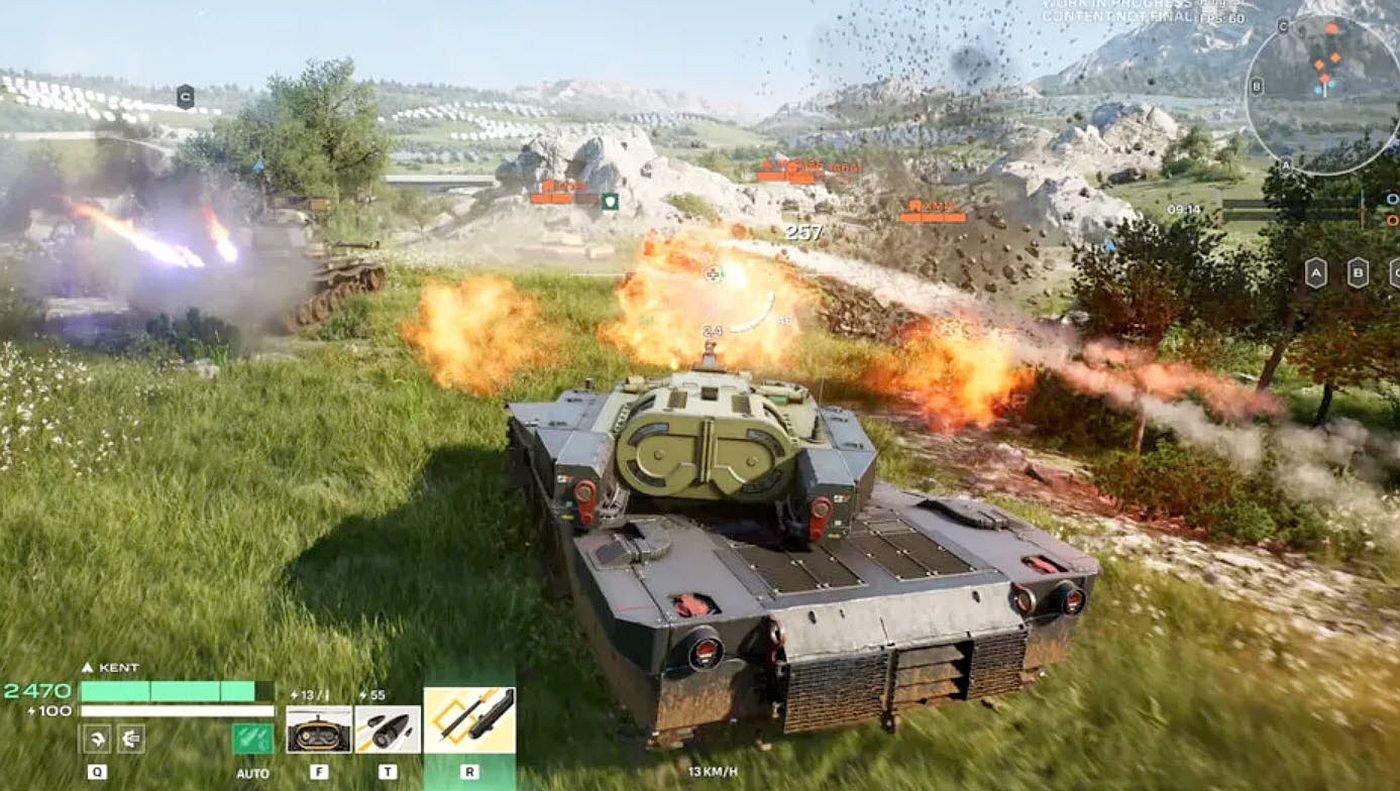Select the highlighted yellow missile launcher ability
The image size is (1400, 791).
(469, 720)
